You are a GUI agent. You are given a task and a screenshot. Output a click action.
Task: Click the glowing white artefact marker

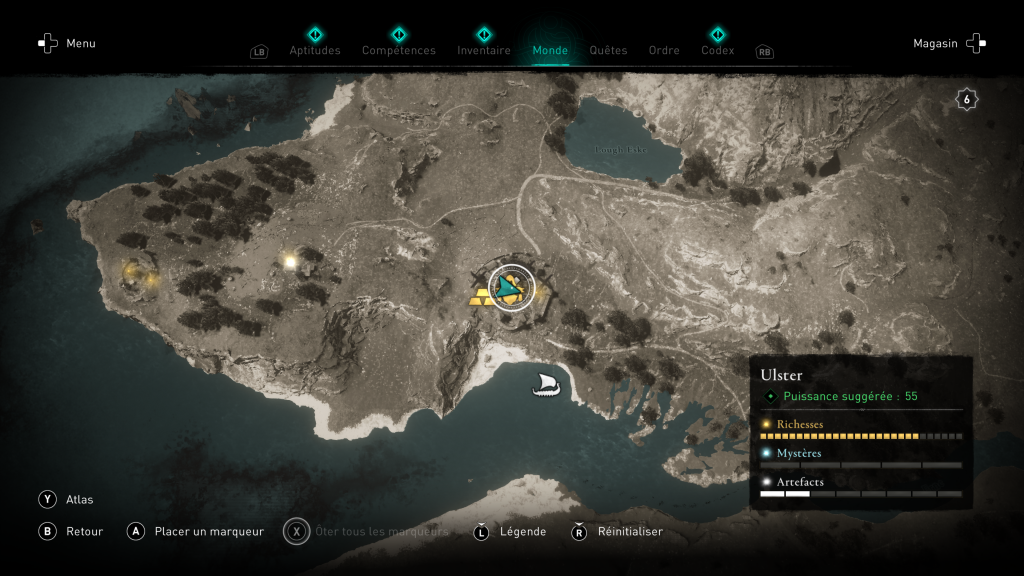[x=291, y=262]
